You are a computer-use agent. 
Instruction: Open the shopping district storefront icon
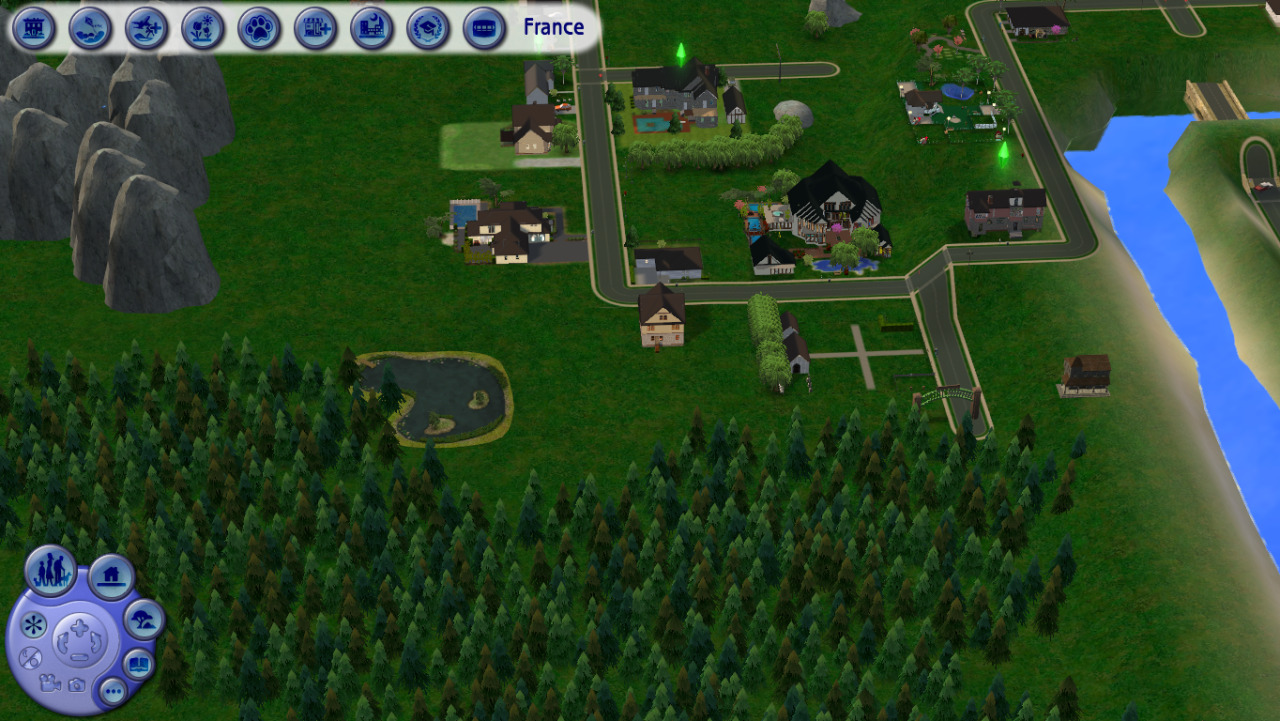(315, 28)
